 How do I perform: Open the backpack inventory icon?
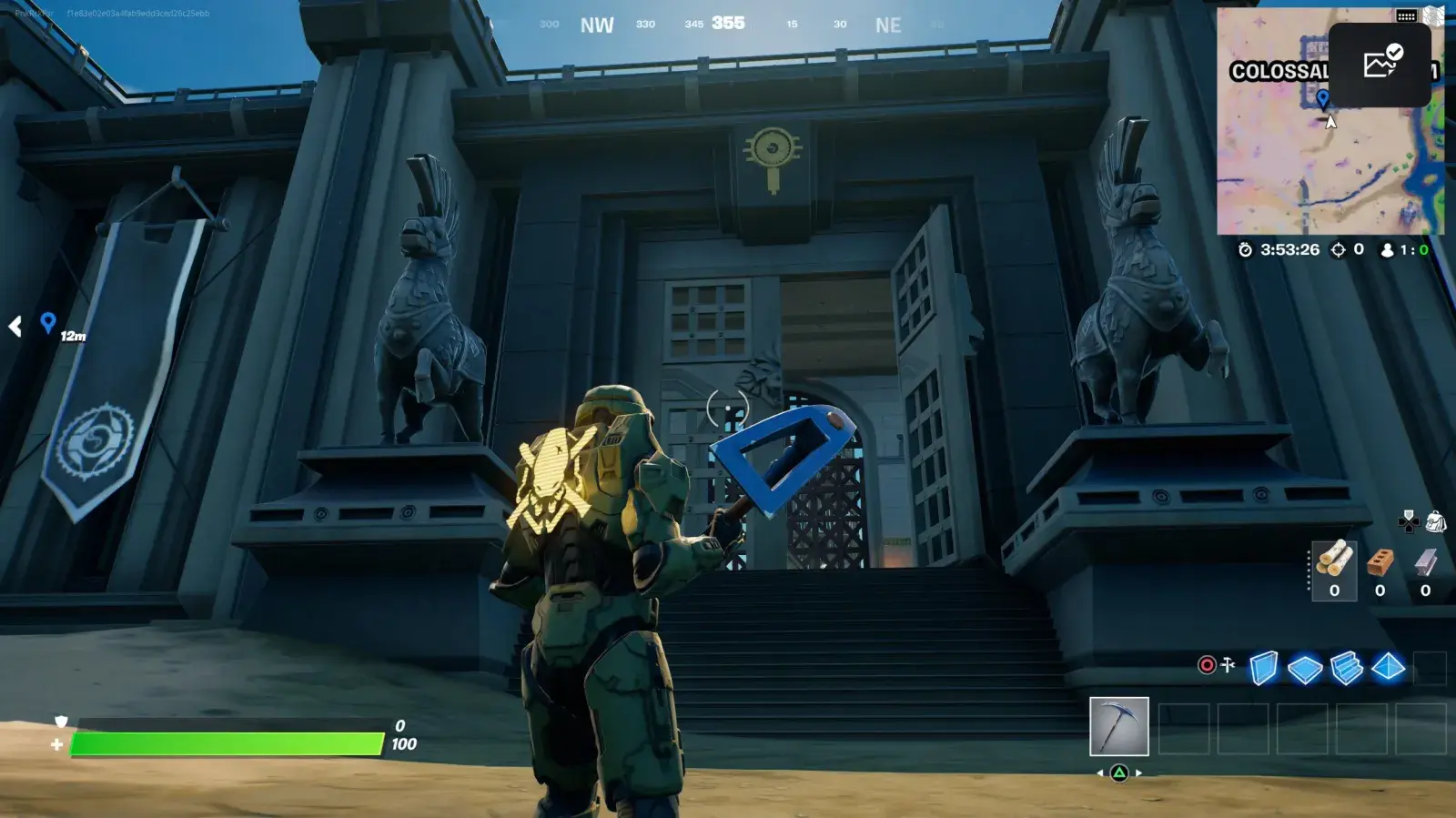(x=1436, y=521)
